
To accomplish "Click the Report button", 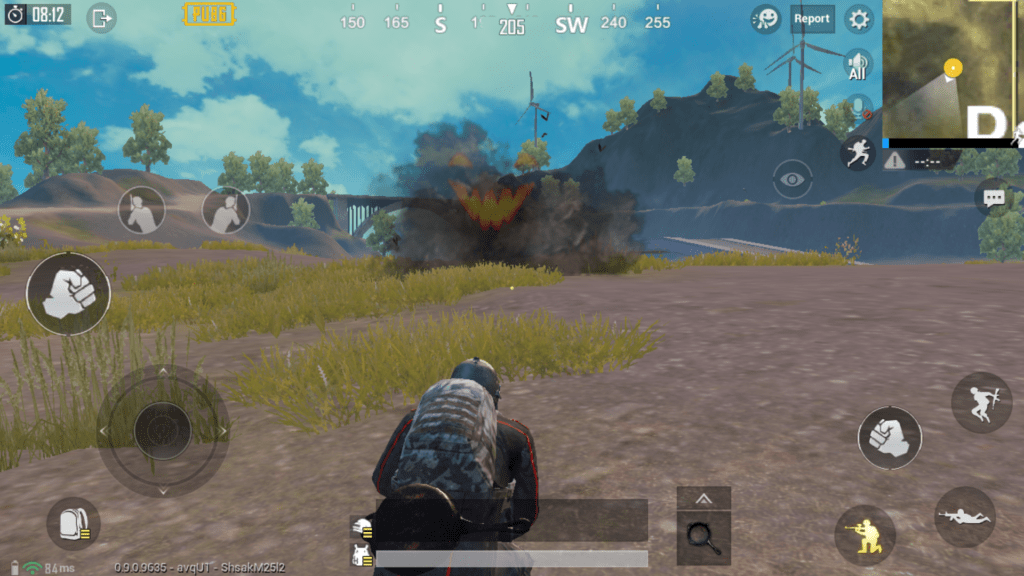I will [x=812, y=19].
